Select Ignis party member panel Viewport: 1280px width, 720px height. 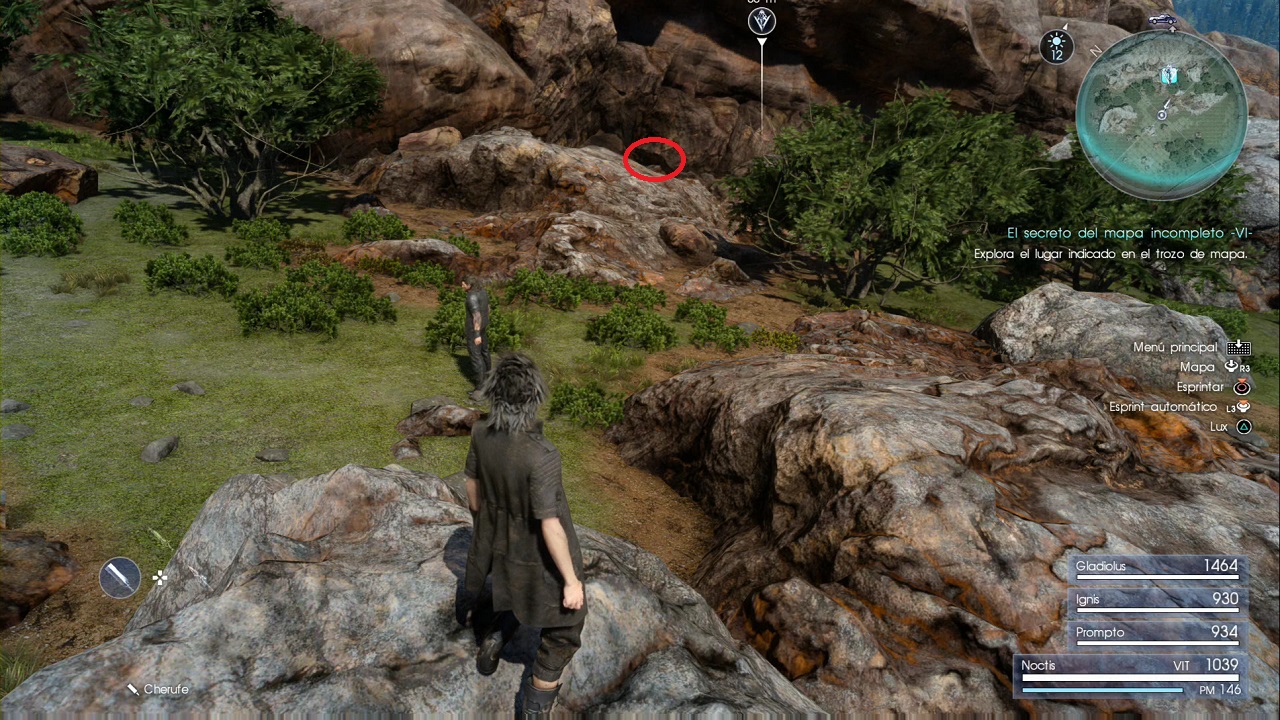(x=1156, y=600)
